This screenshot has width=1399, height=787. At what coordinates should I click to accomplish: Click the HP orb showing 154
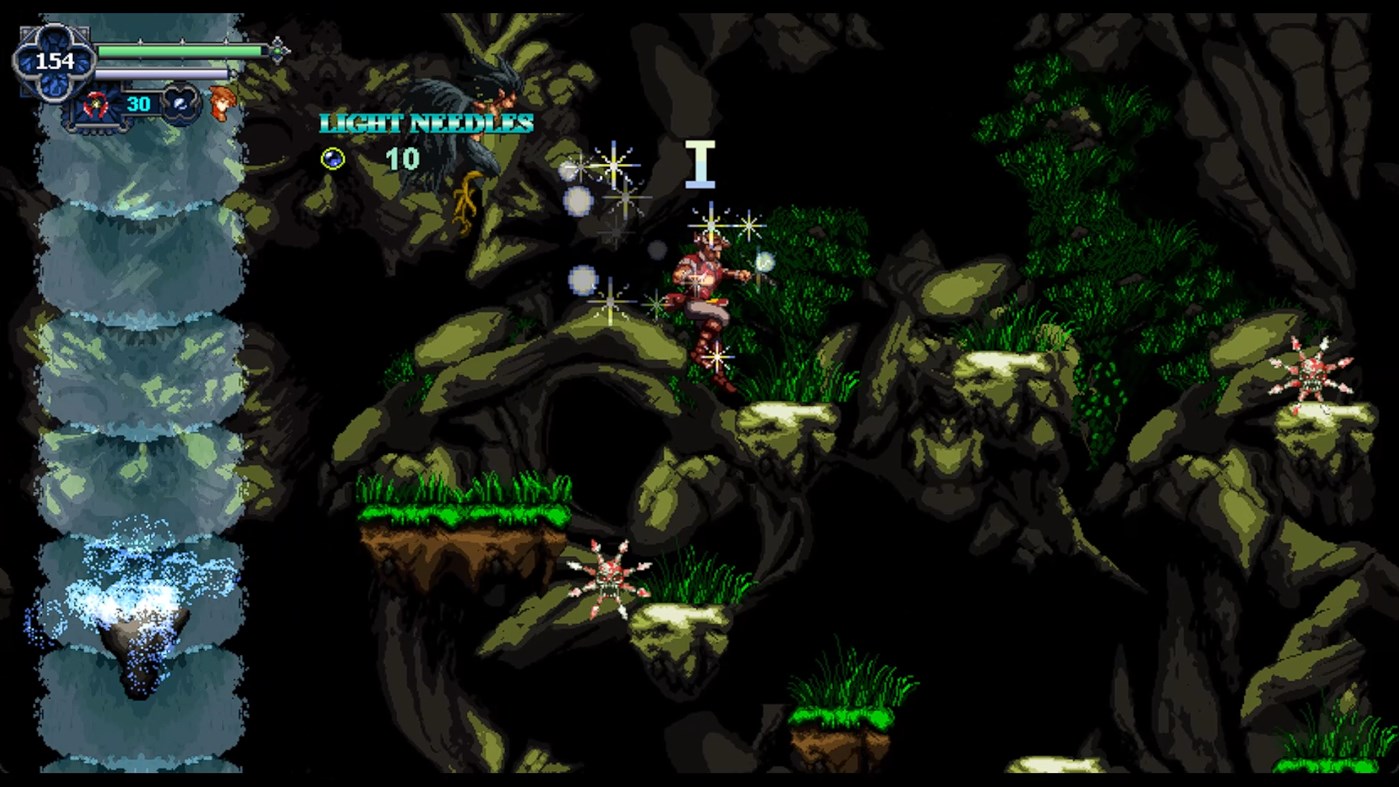coord(54,60)
